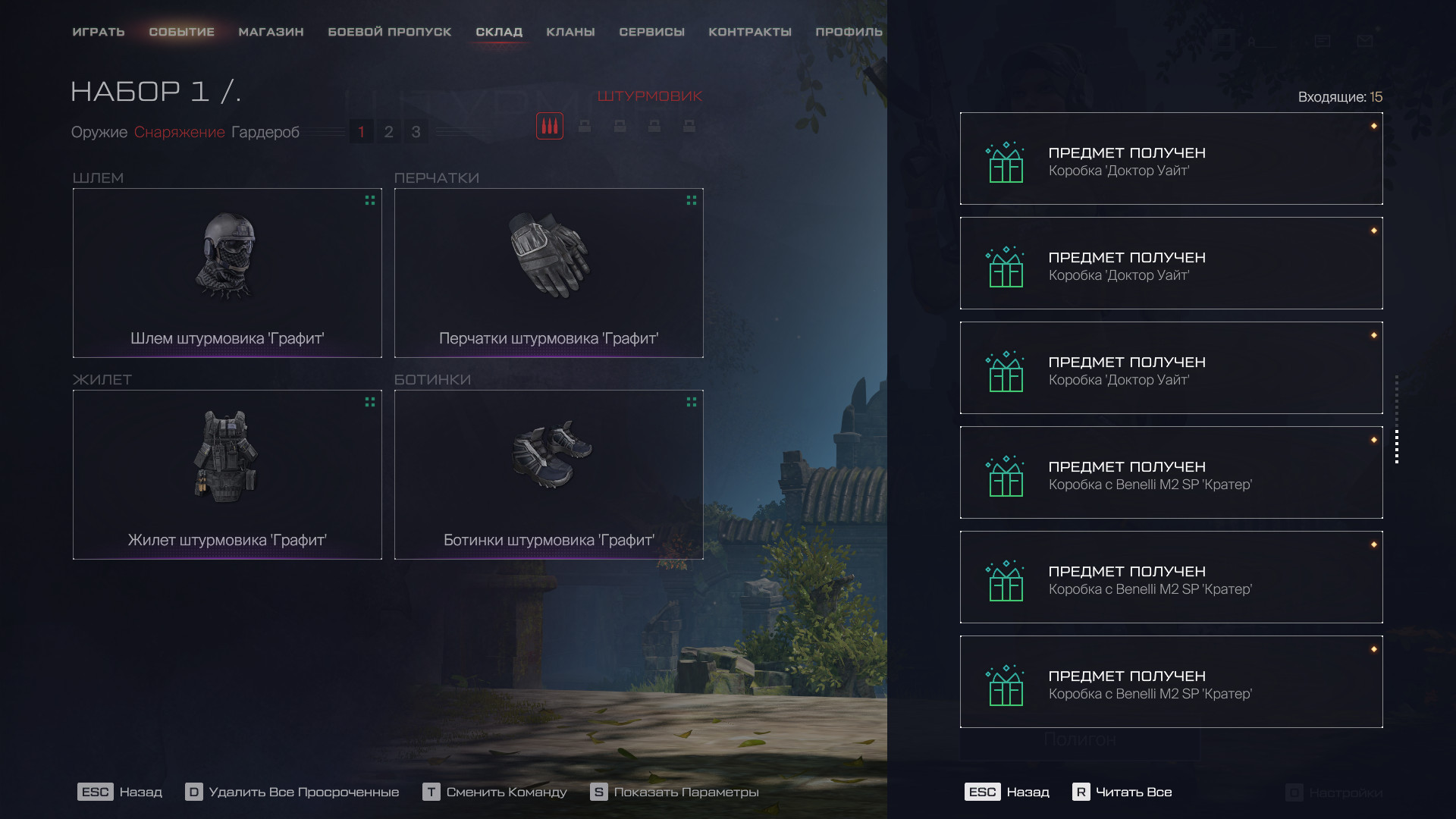Switch to БОЕВОЙ ПРОПУСК page

click(x=390, y=32)
